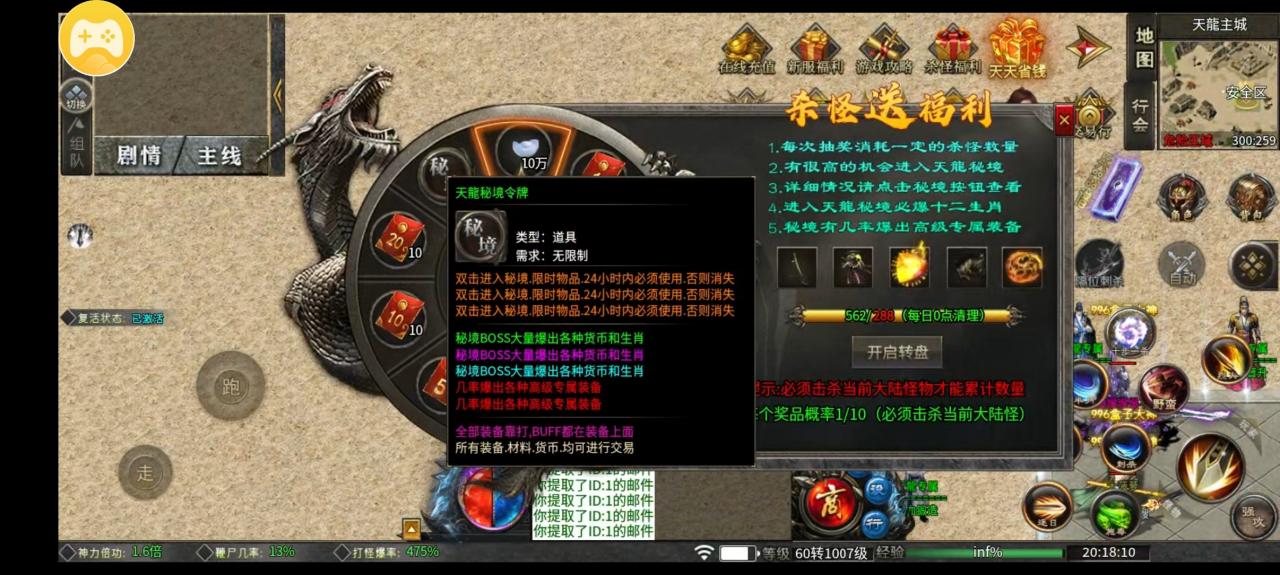Open the 在线充值 recharge icon

(x=746, y=52)
